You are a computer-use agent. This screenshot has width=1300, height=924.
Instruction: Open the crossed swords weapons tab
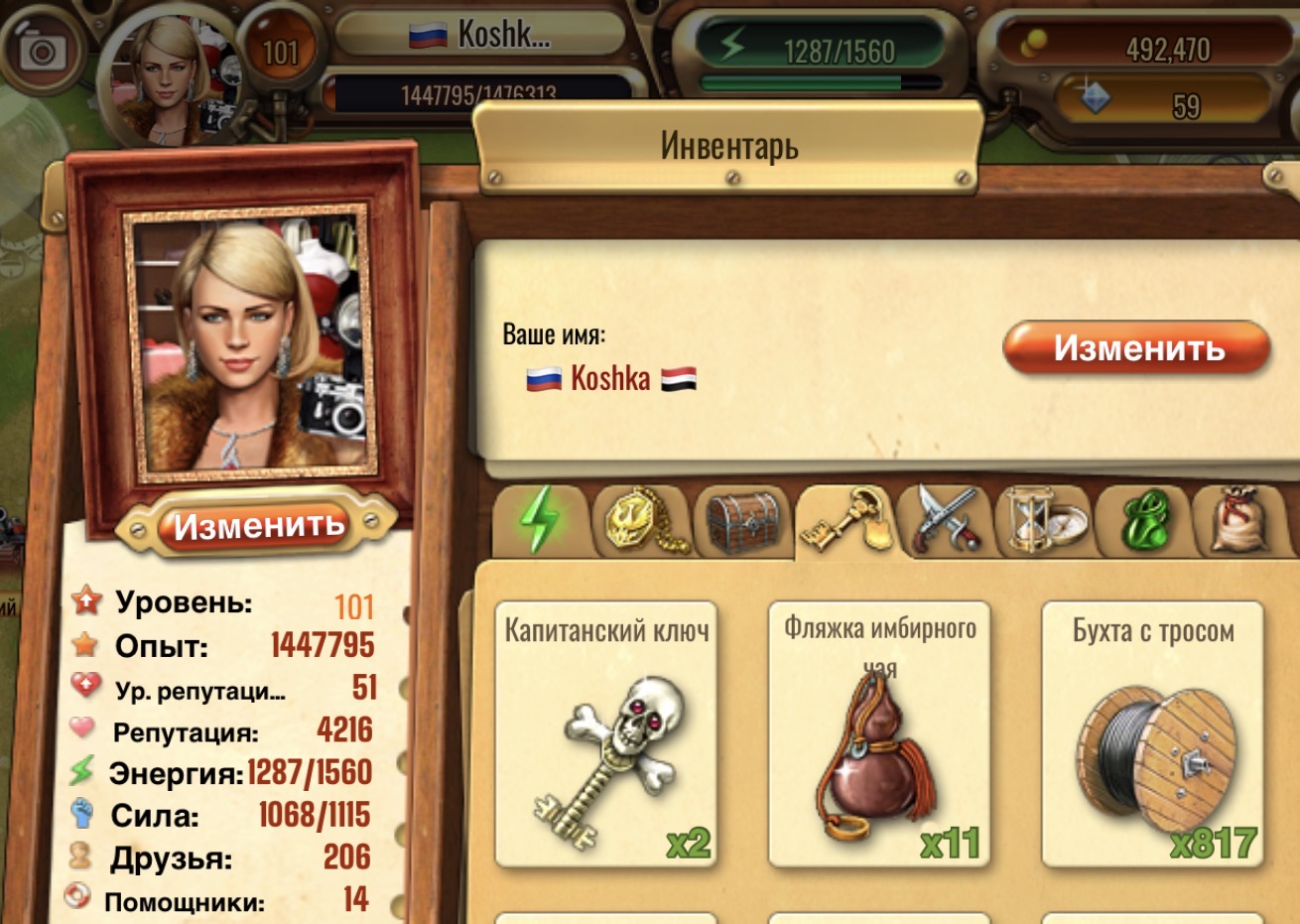(946, 519)
